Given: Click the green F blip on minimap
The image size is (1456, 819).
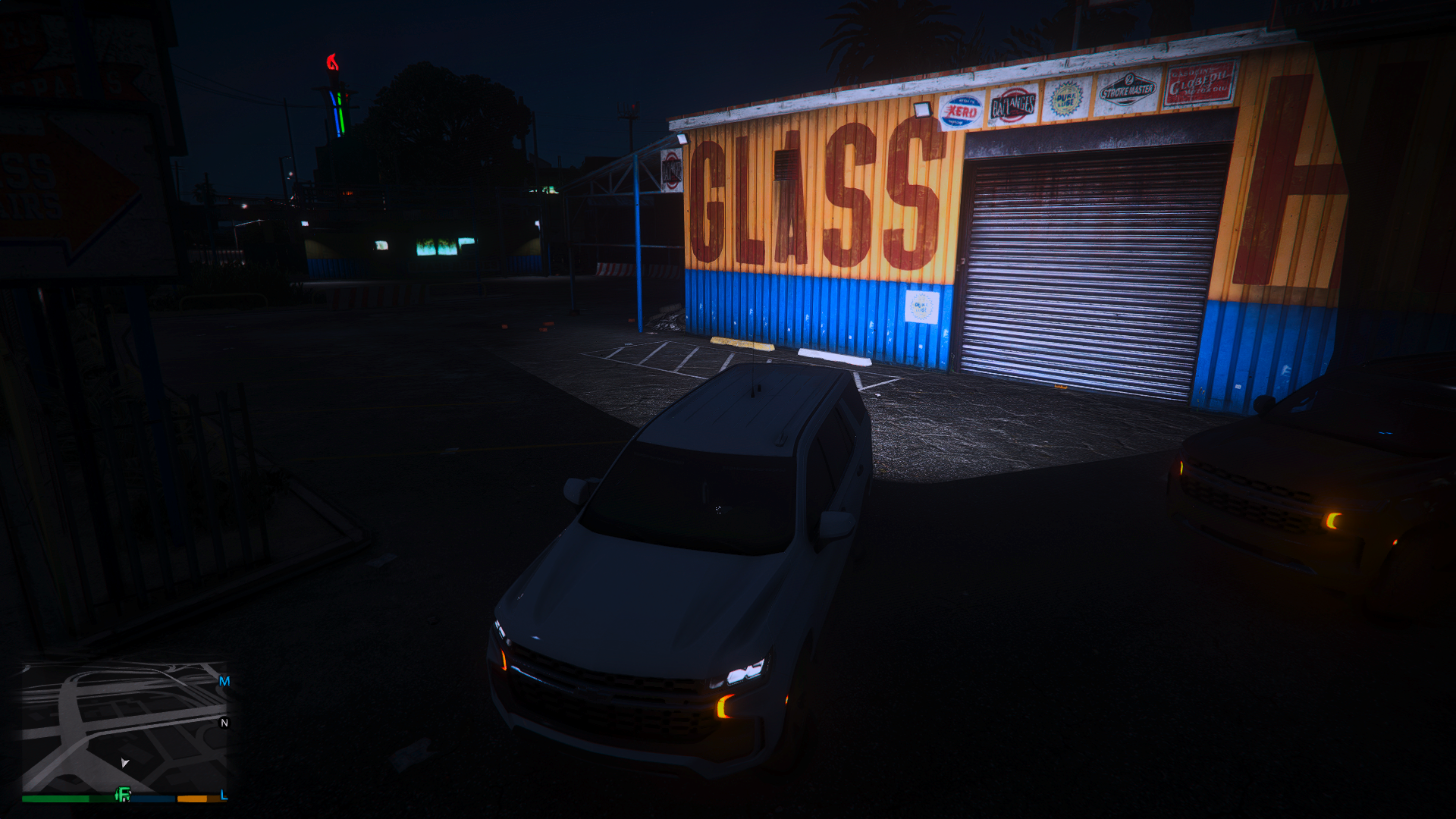Looking at the screenshot, I should [x=123, y=795].
